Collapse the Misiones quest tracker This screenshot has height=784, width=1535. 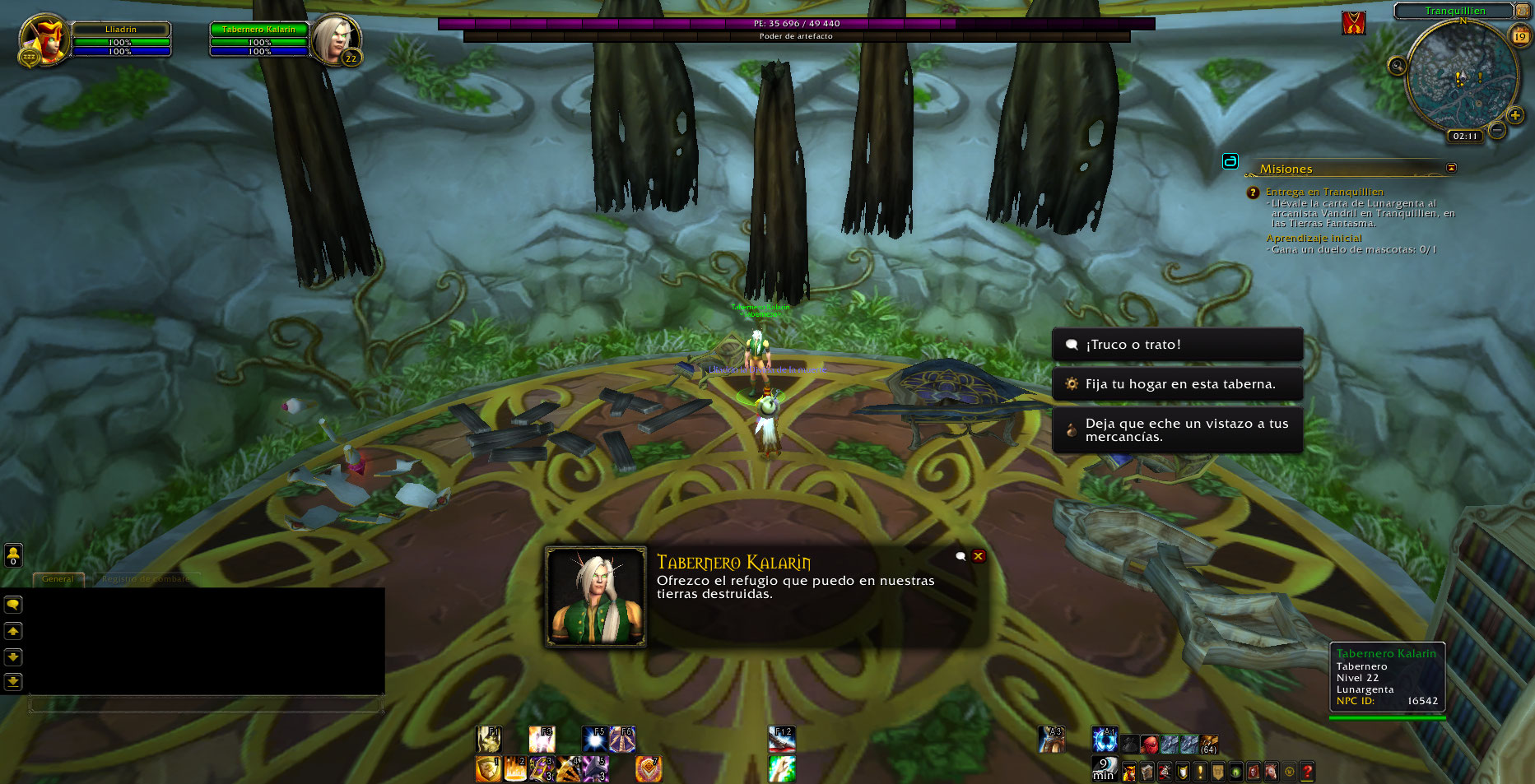[1451, 168]
